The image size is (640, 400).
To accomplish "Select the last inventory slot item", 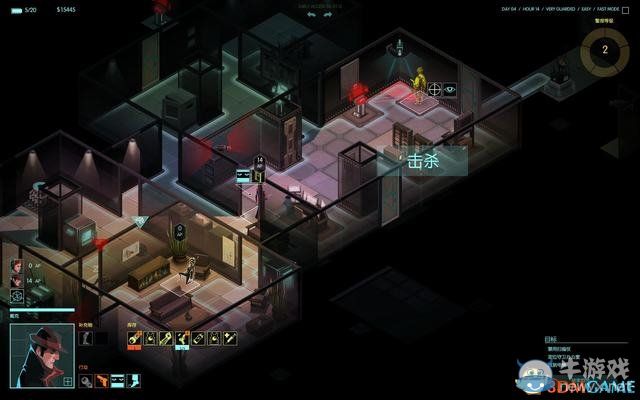I will tap(229, 340).
